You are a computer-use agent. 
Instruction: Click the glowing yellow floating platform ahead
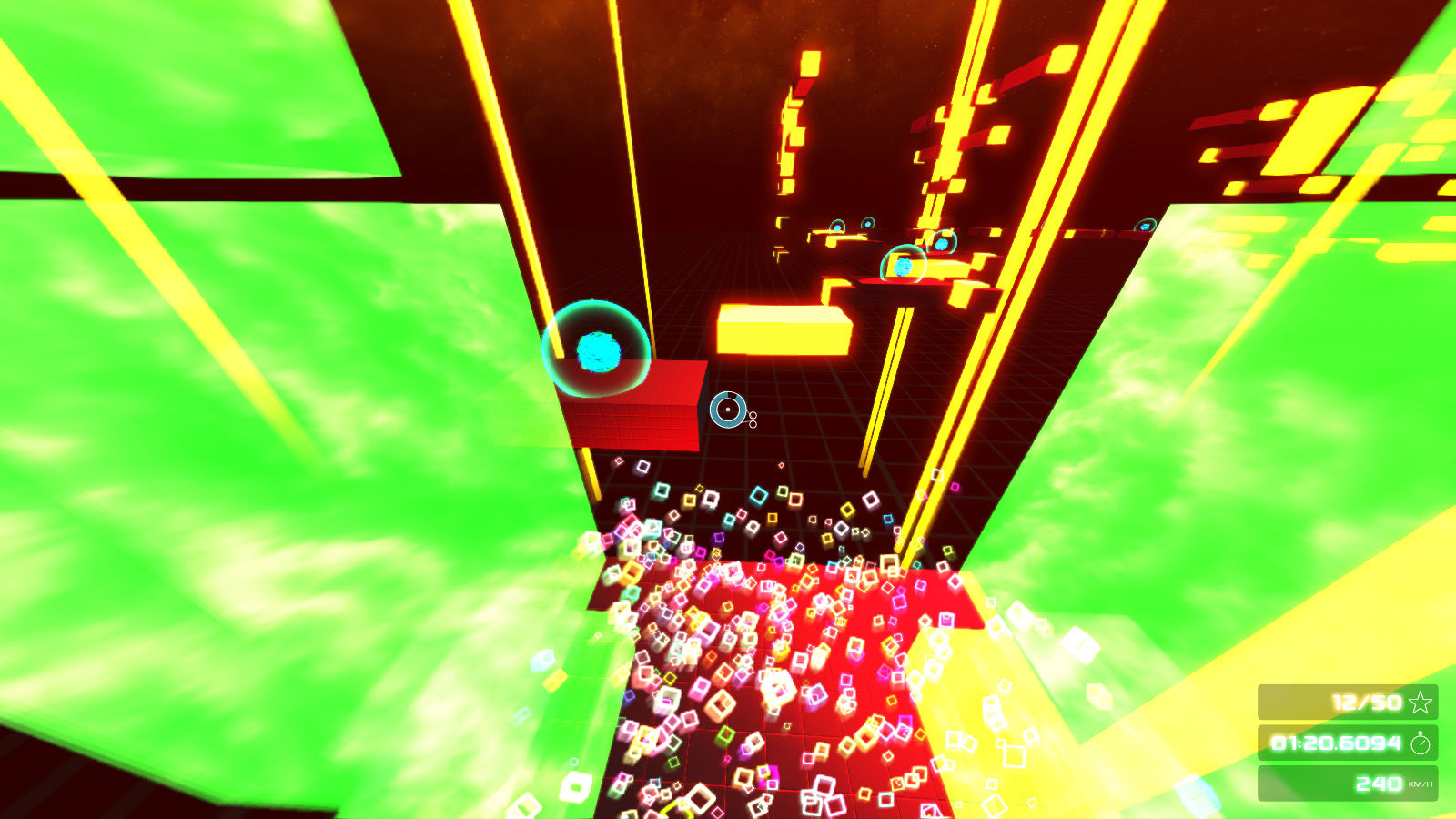click(783, 329)
